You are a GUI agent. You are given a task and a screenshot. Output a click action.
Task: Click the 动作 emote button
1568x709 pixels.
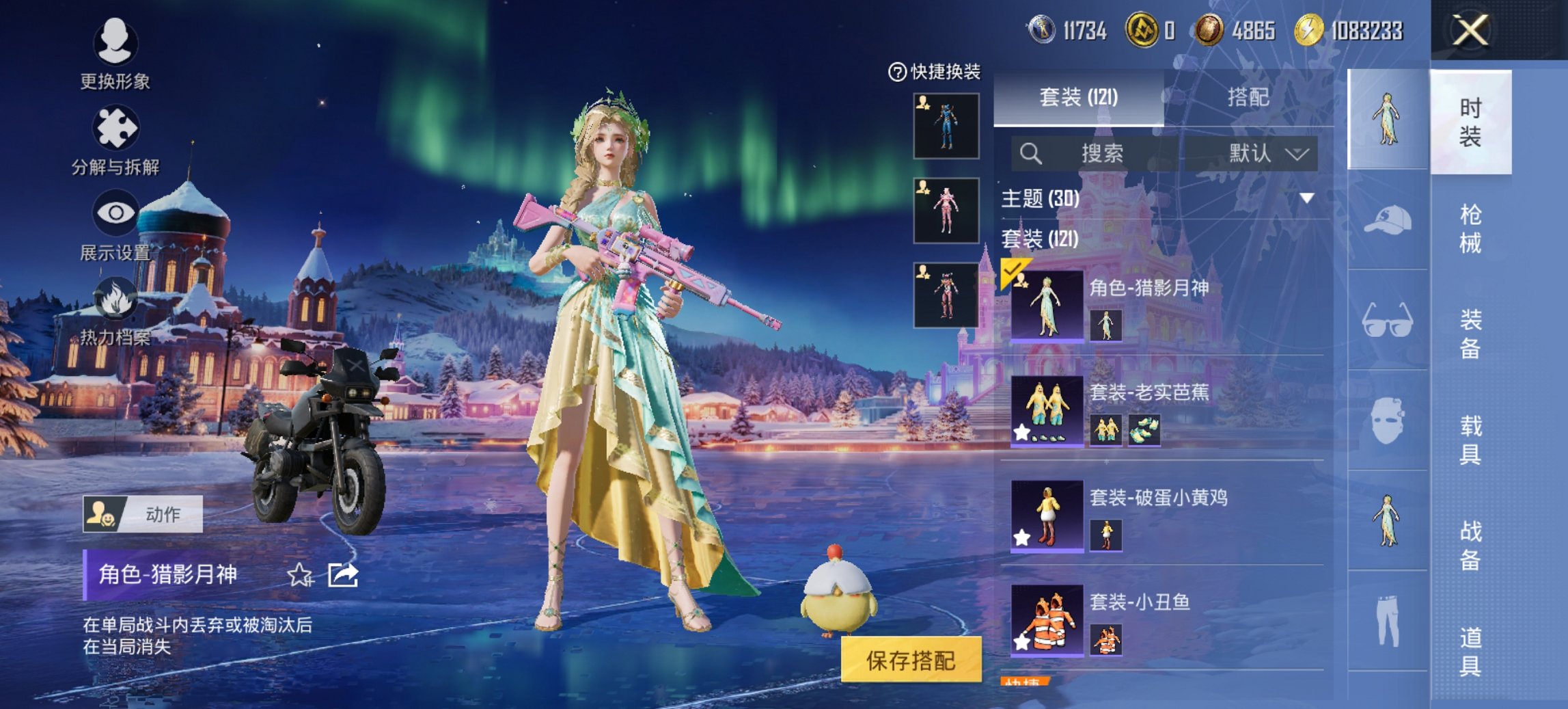(143, 514)
